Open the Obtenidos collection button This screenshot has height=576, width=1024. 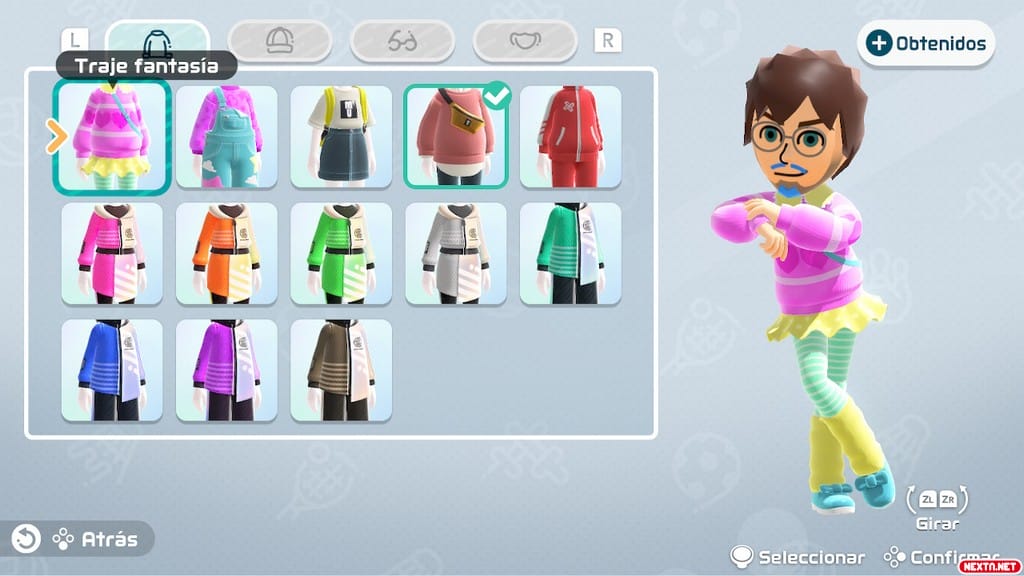click(926, 43)
